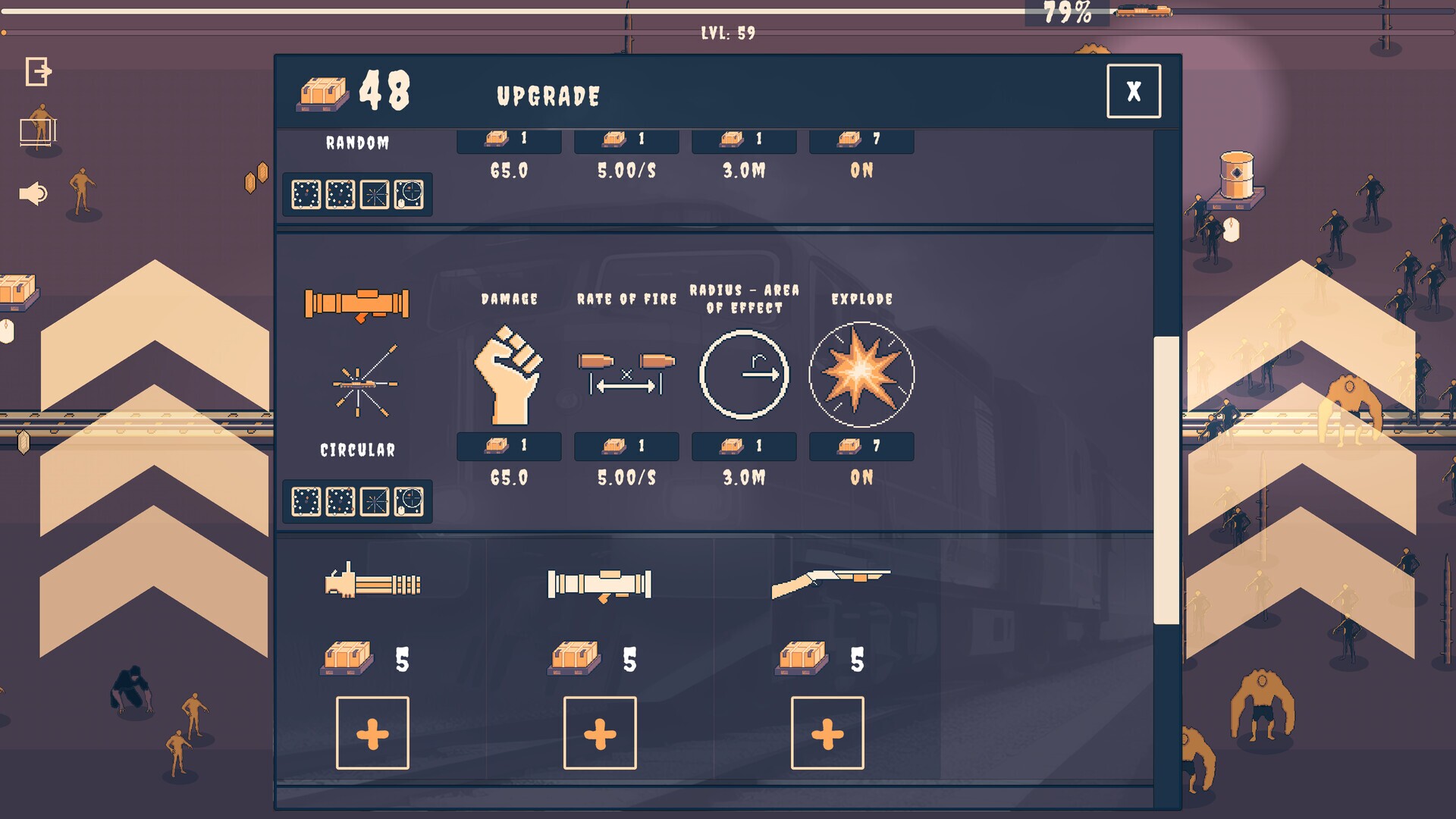Viewport: 1456px width, 819px height.
Task: Choose the crosshair targeting mode for Circular weapon
Action: [x=410, y=501]
